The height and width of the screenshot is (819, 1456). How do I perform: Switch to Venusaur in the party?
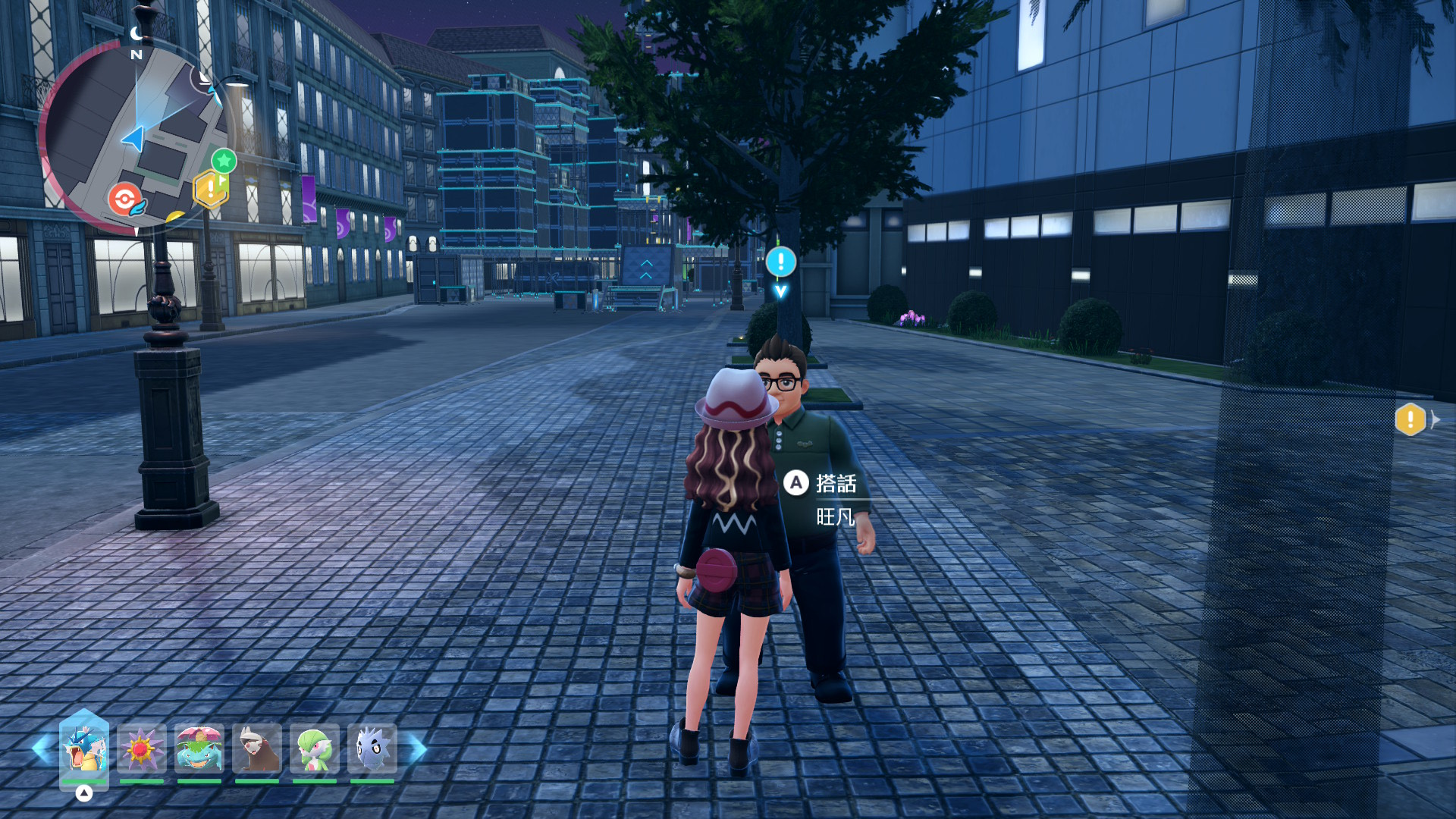199,749
